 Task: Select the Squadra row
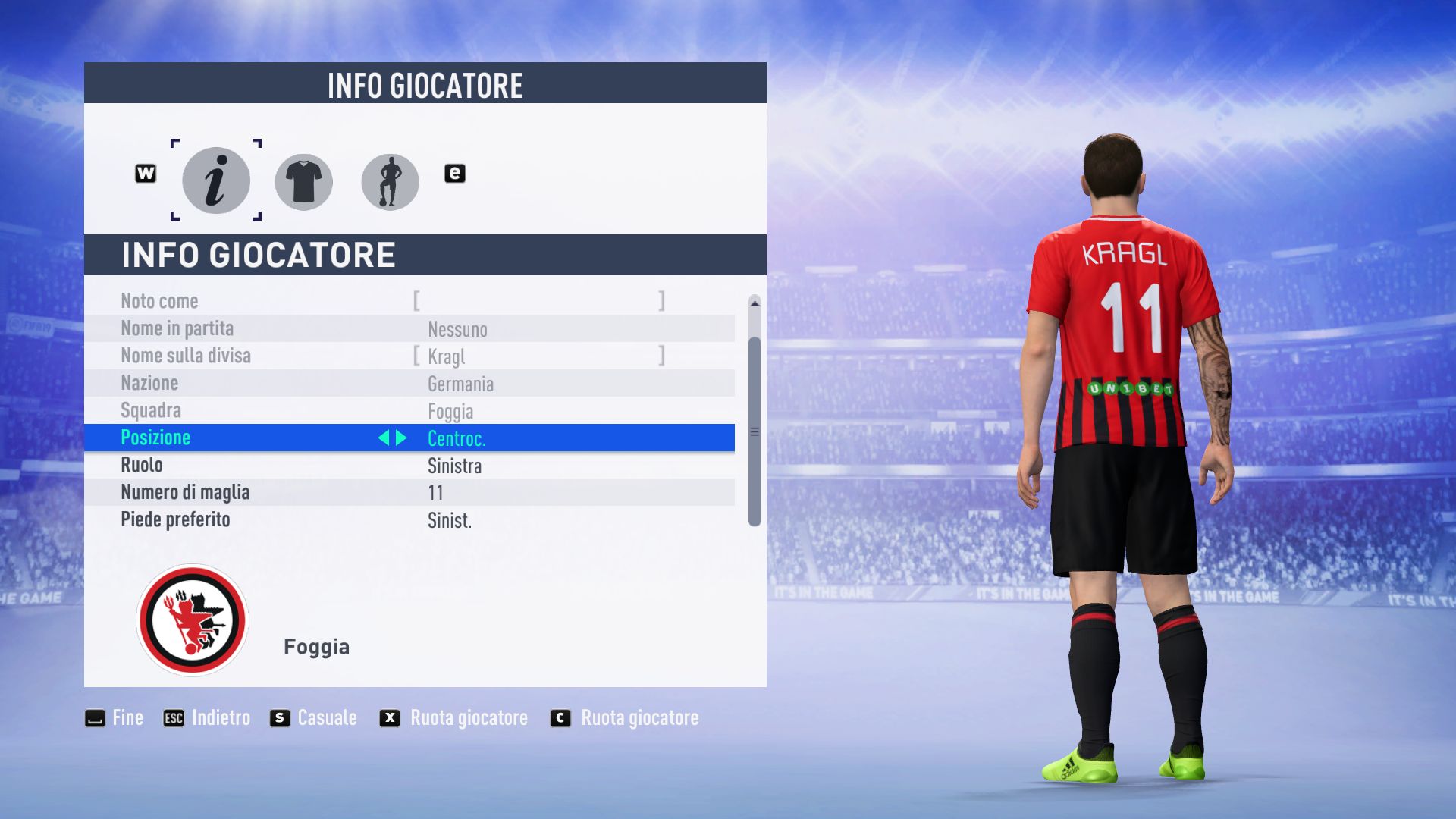point(409,410)
